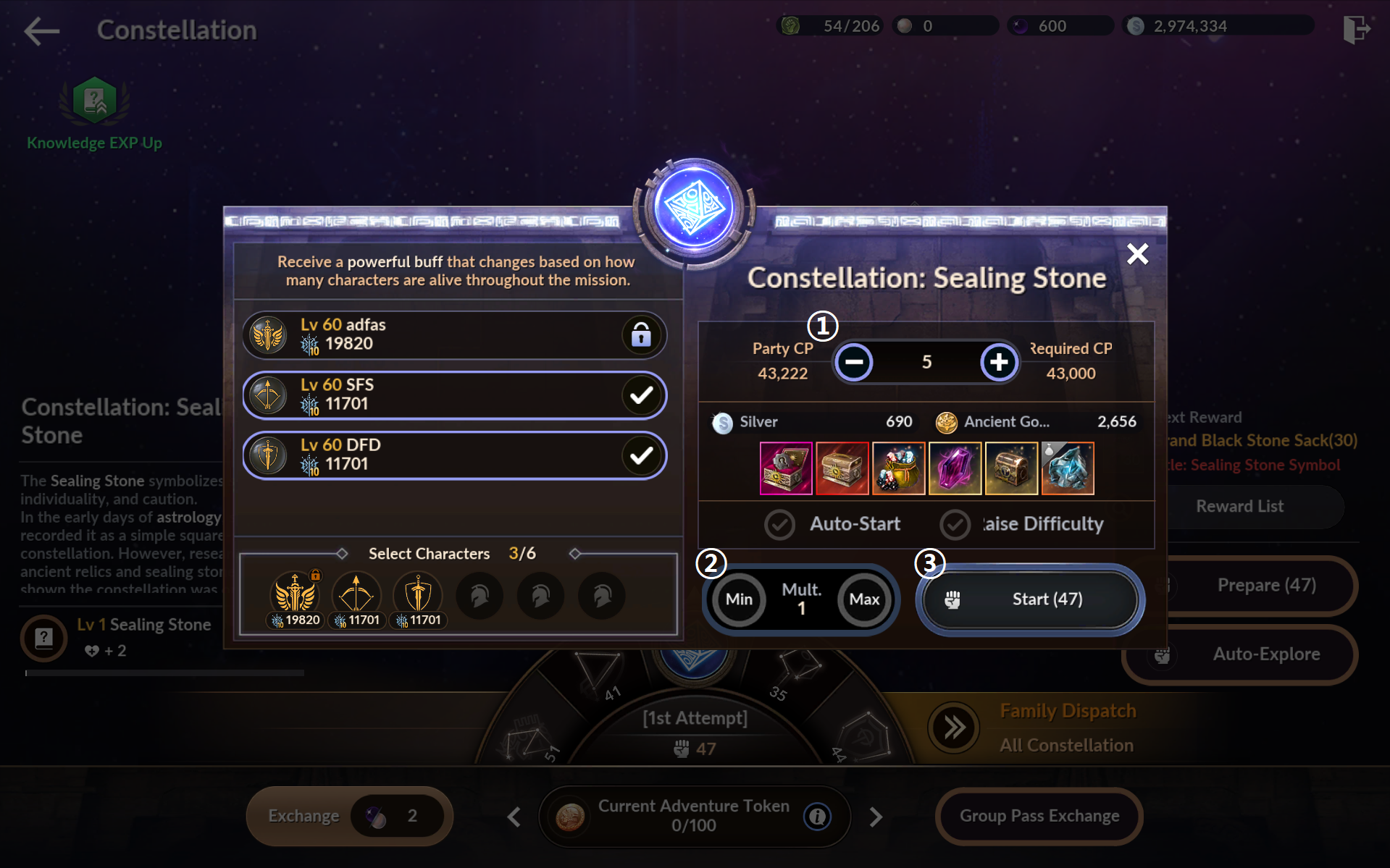Inspect the purple crystal reward icon
The image size is (1390, 868).
(x=955, y=468)
